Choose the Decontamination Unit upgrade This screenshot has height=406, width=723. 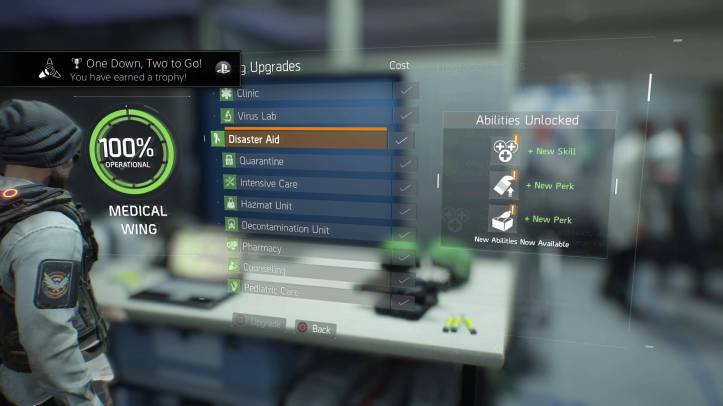(302, 228)
